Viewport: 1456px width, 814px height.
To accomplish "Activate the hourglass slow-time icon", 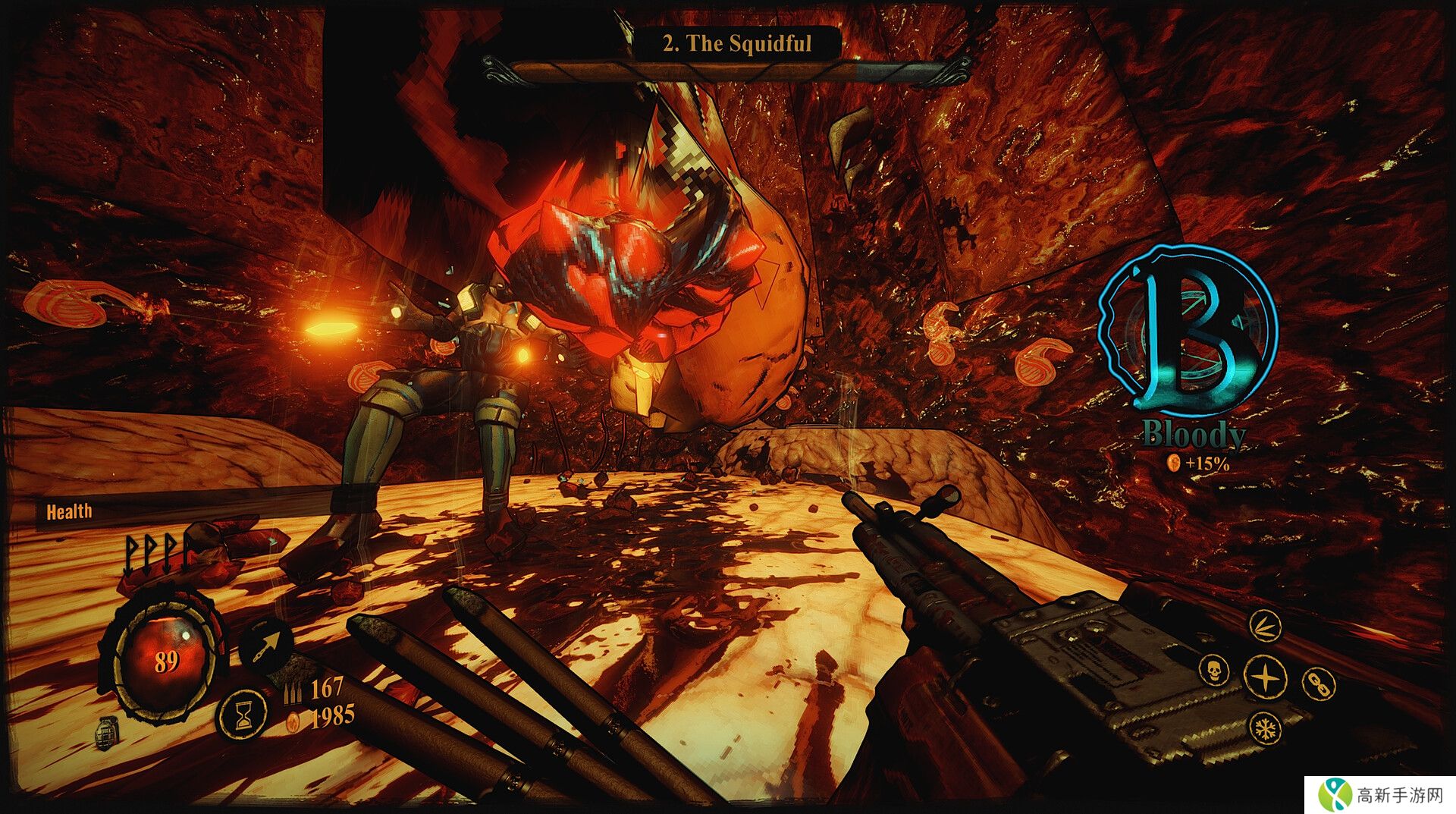I will pyautogui.click(x=243, y=715).
